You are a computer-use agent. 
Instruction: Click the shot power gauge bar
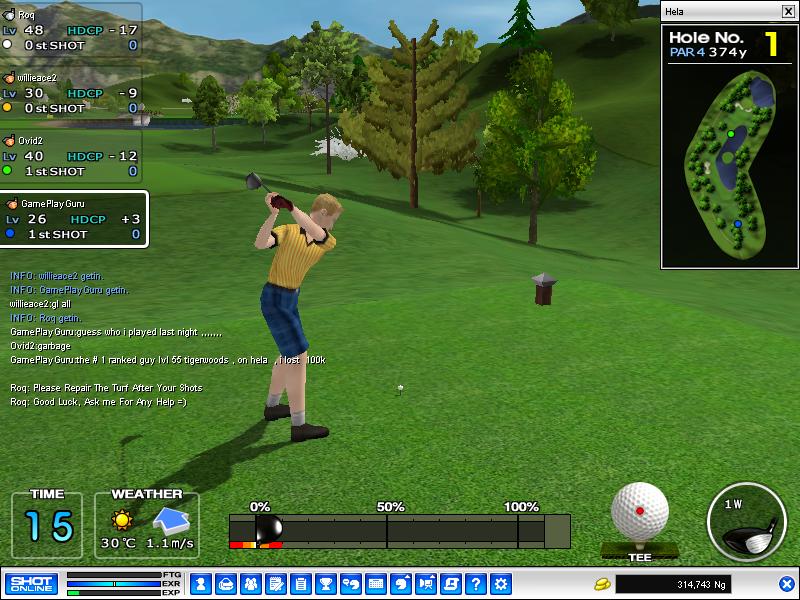[400, 530]
